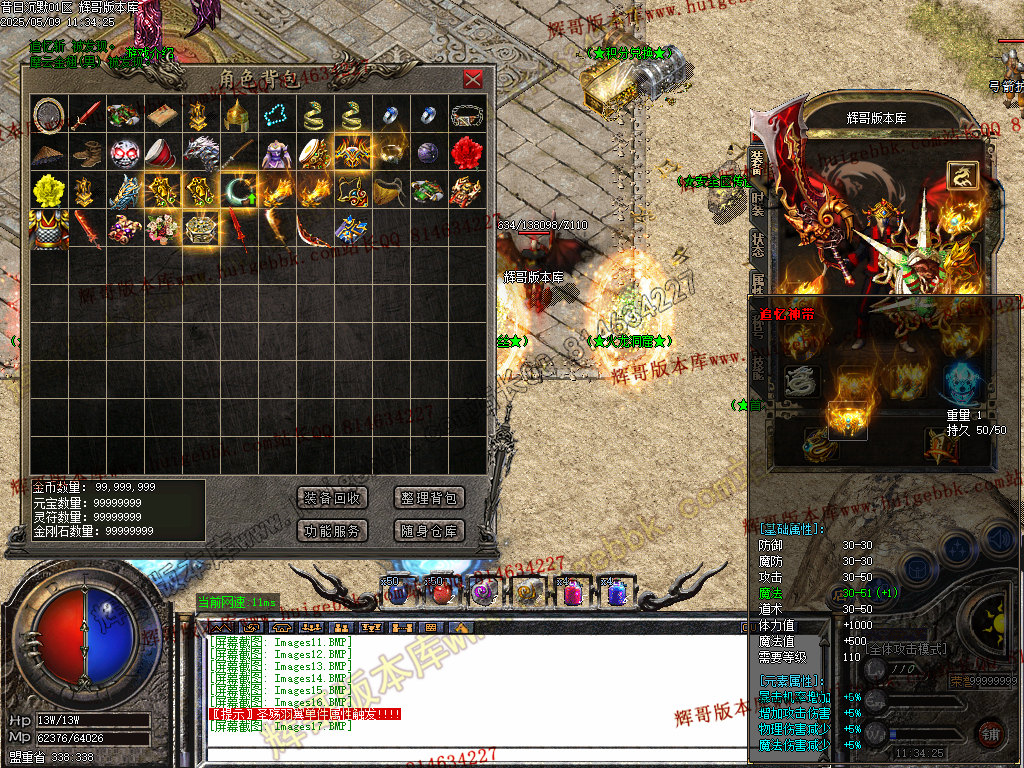Choose the skull mask item in the bag
Screen dimensions: 1024x768
click(125, 153)
